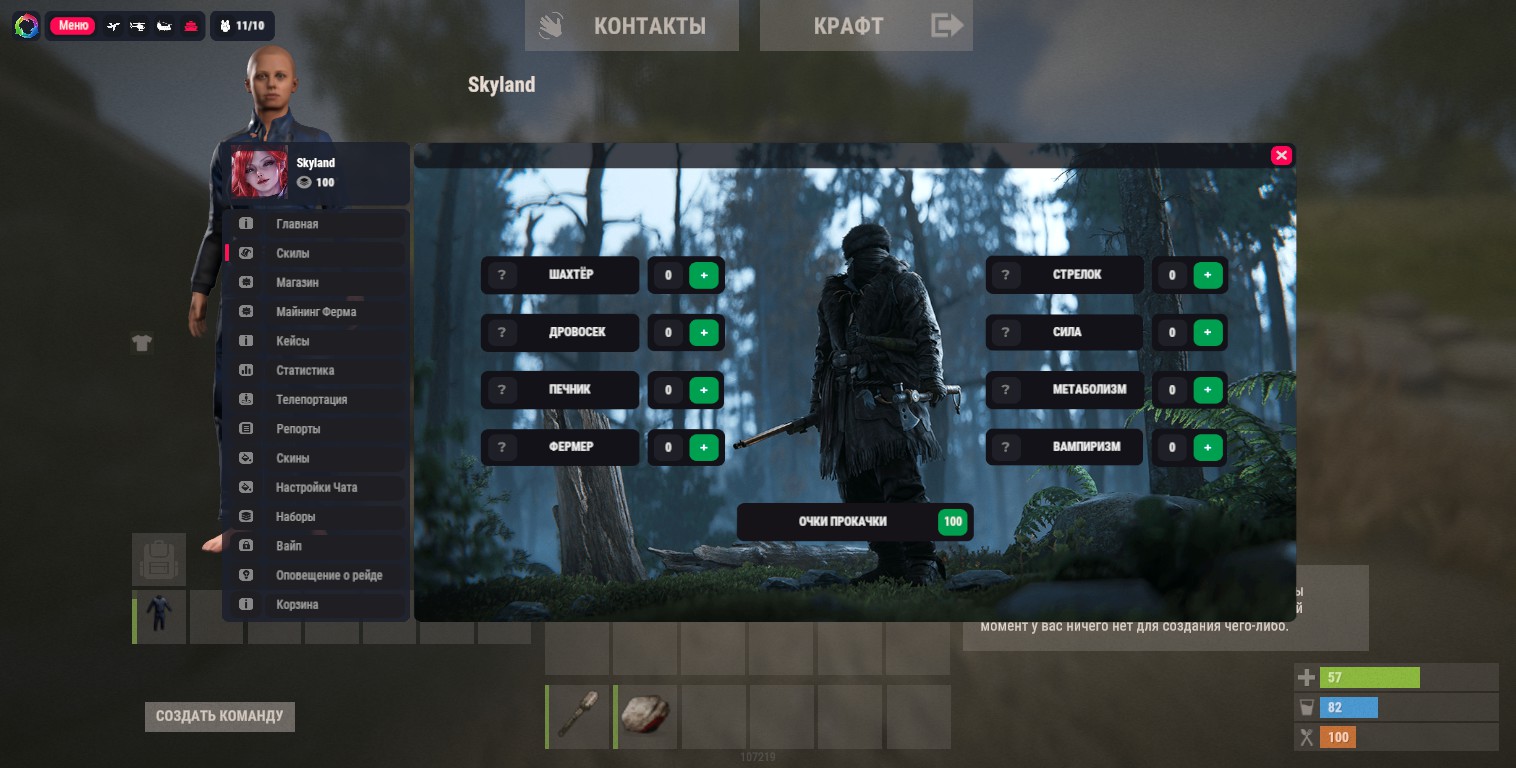Select the Наборы menu entry
The width and height of the screenshot is (1516, 768).
point(296,517)
